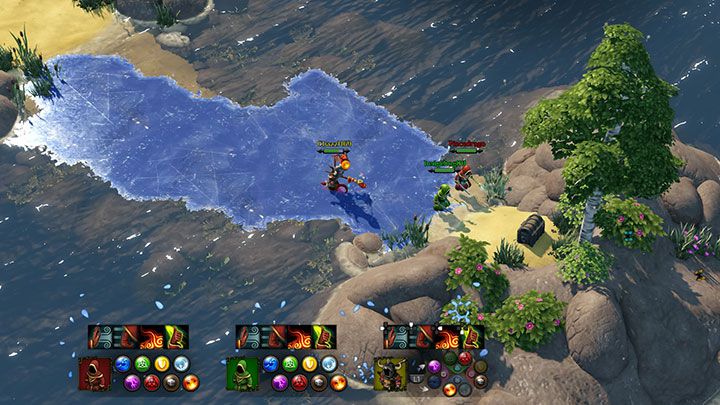Choose the green wizard's red death element orb
This screenshot has height=405, width=720.
click(x=299, y=382)
